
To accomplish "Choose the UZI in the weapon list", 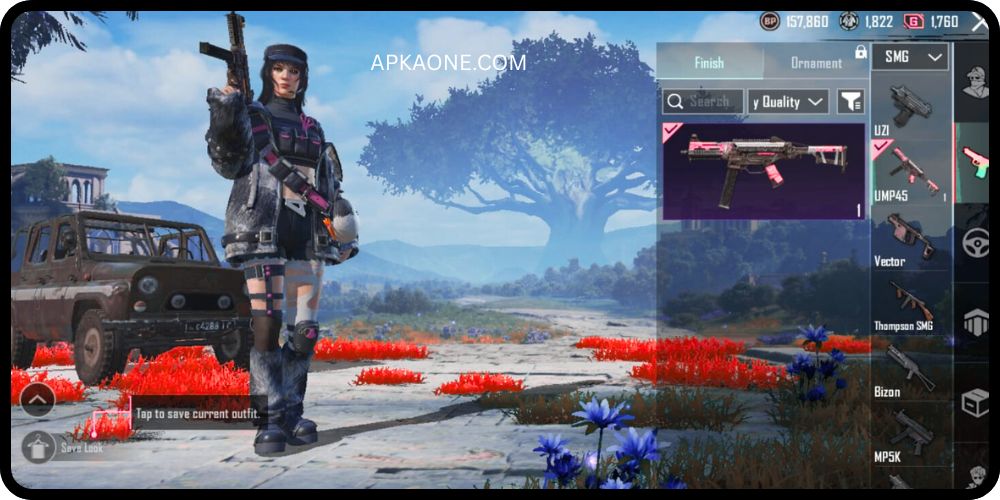I will [x=910, y=106].
